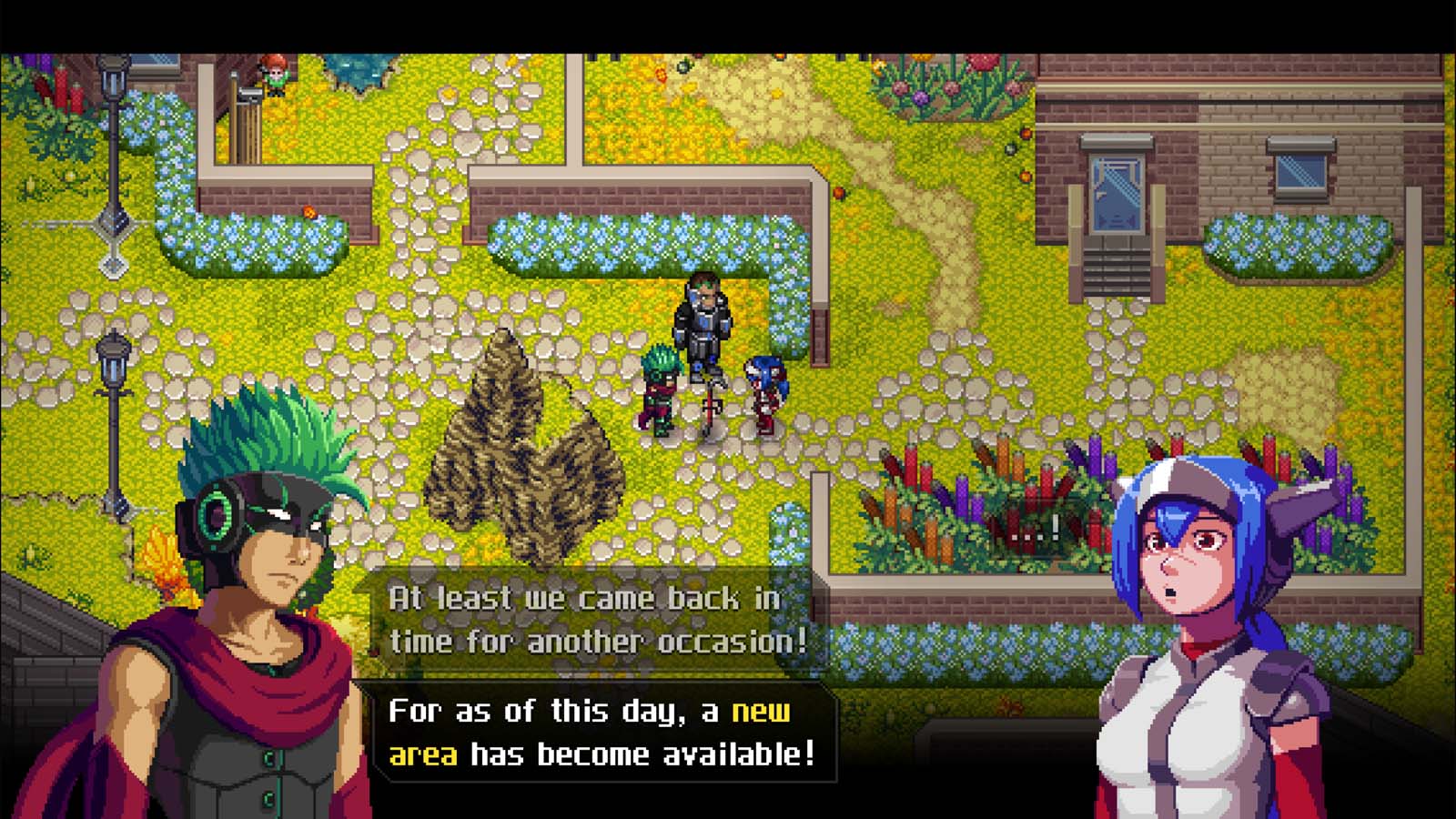Click the highlighted 'new area' text
This screenshot has width=1456, height=819.
(763, 715)
